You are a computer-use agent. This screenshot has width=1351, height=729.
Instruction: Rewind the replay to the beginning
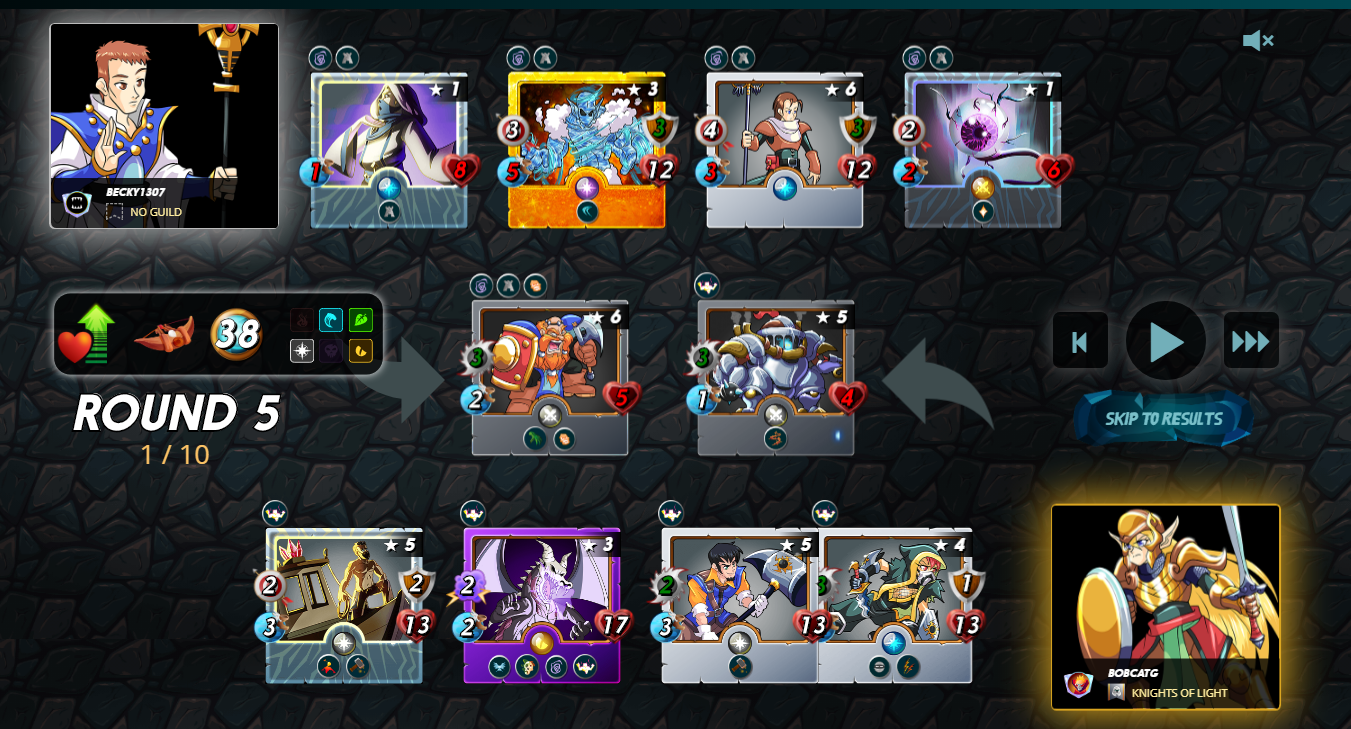(x=1080, y=341)
